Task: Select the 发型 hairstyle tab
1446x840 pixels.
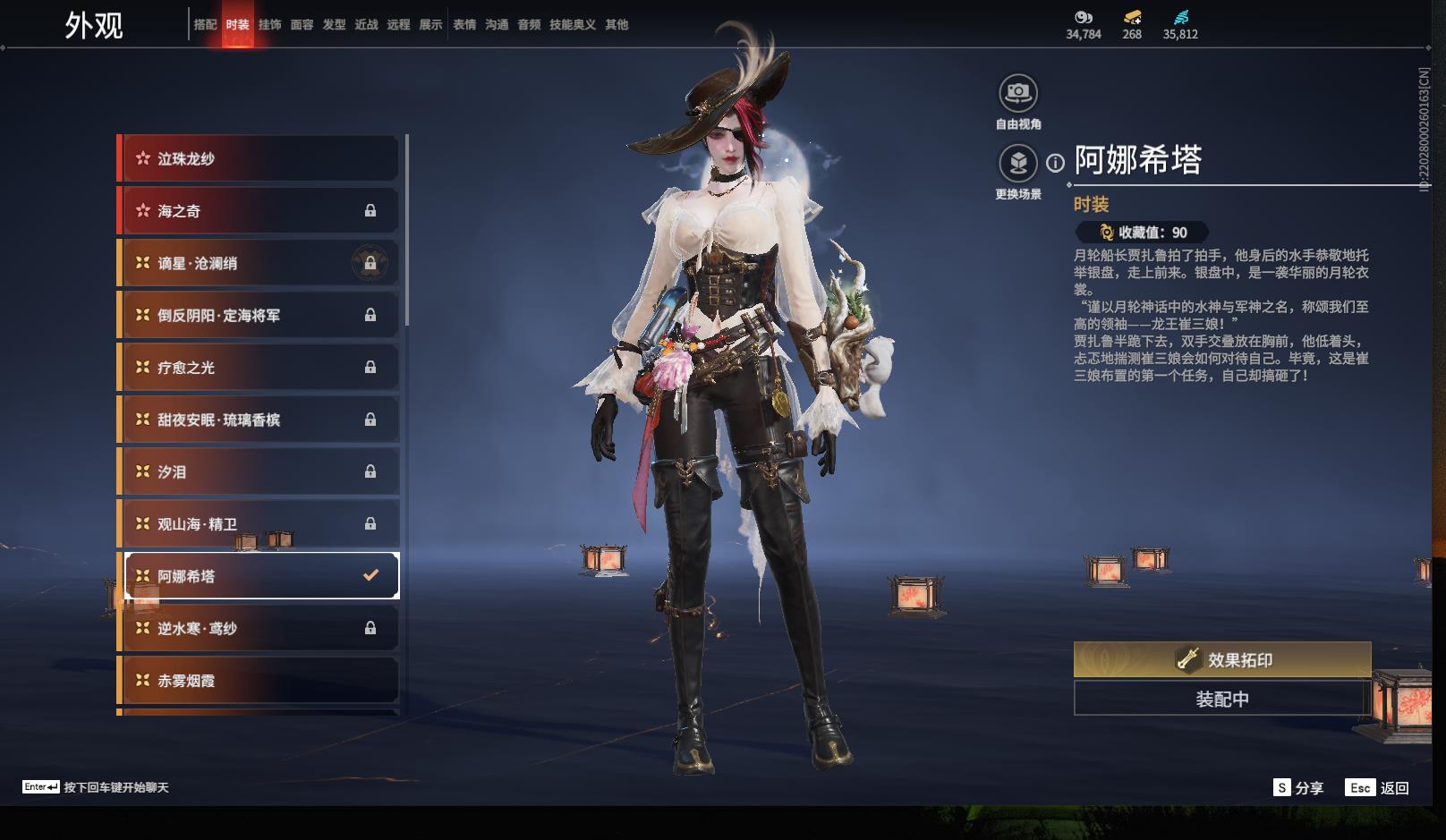Action: coord(334,25)
